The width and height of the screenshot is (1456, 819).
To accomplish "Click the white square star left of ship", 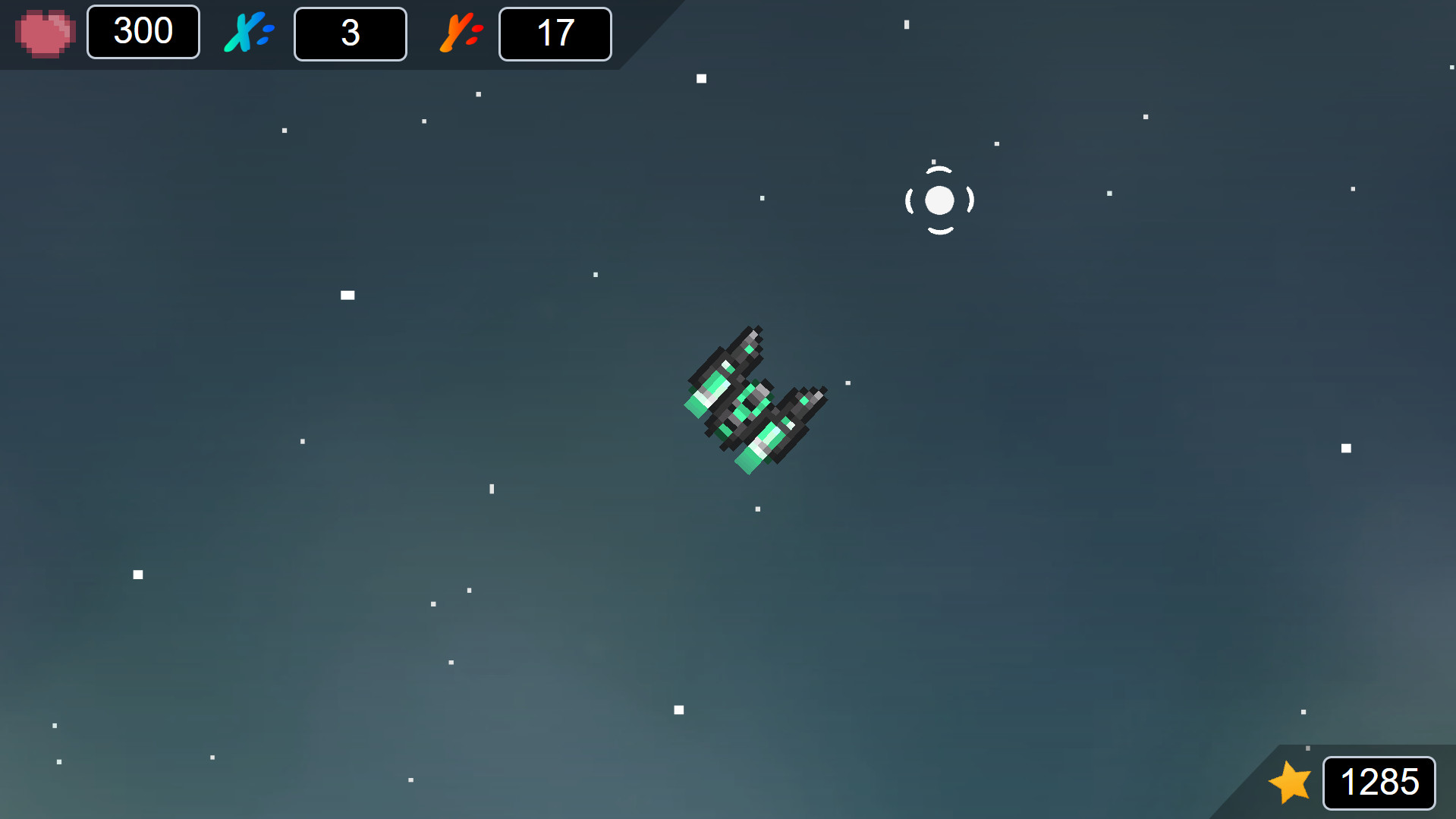I will (347, 295).
